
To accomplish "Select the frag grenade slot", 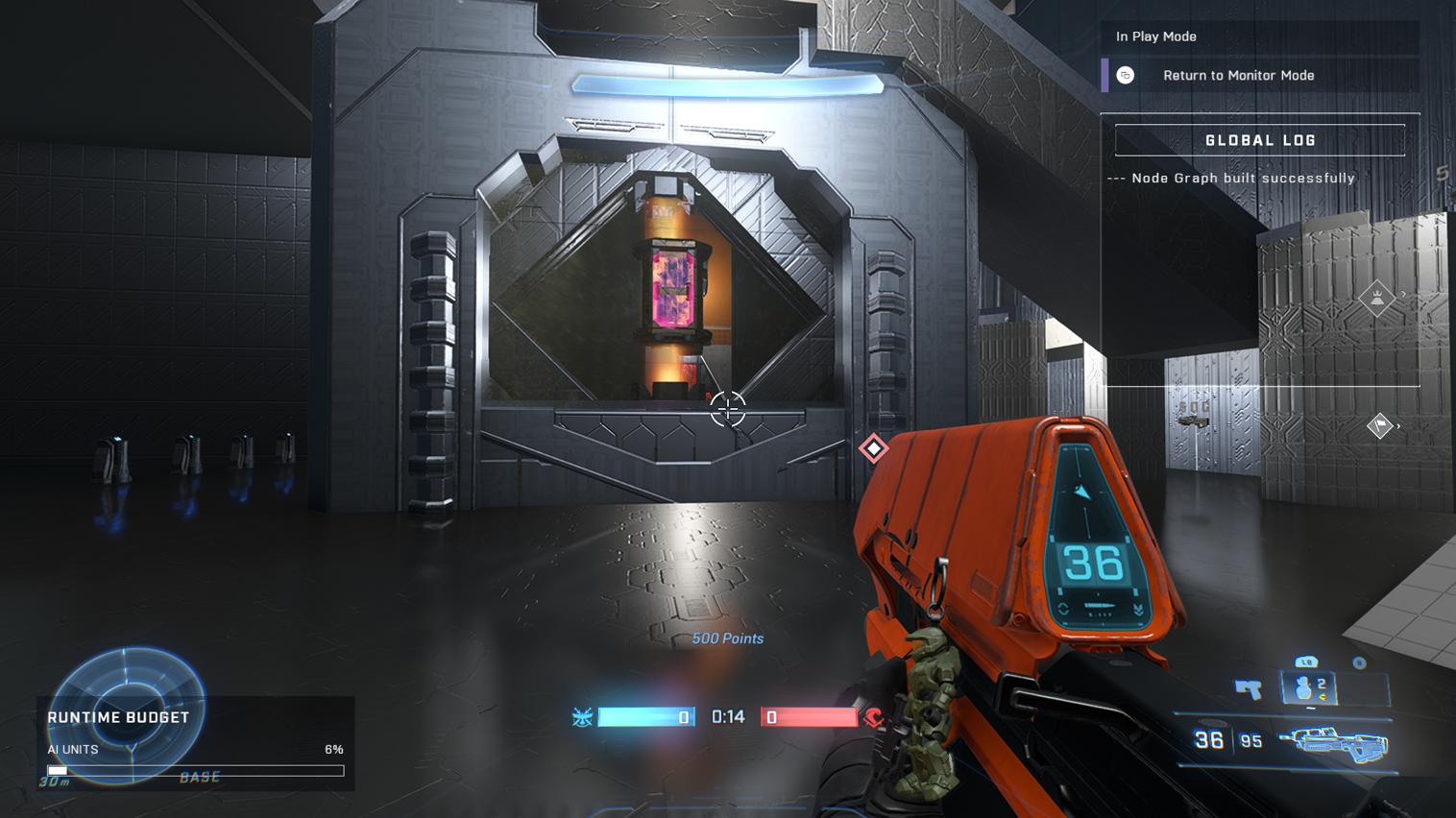I will [1309, 687].
